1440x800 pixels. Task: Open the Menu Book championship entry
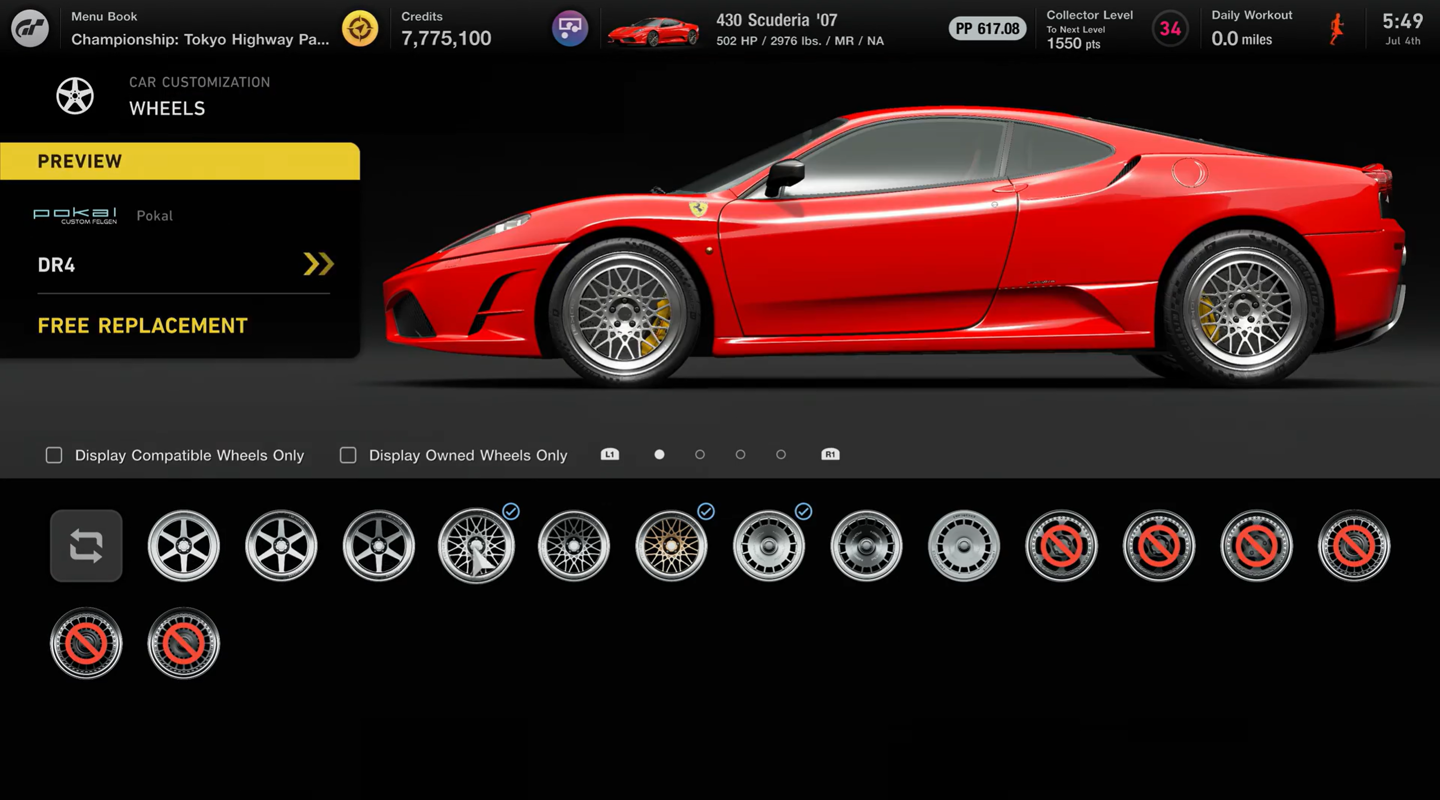pos(200,29)
